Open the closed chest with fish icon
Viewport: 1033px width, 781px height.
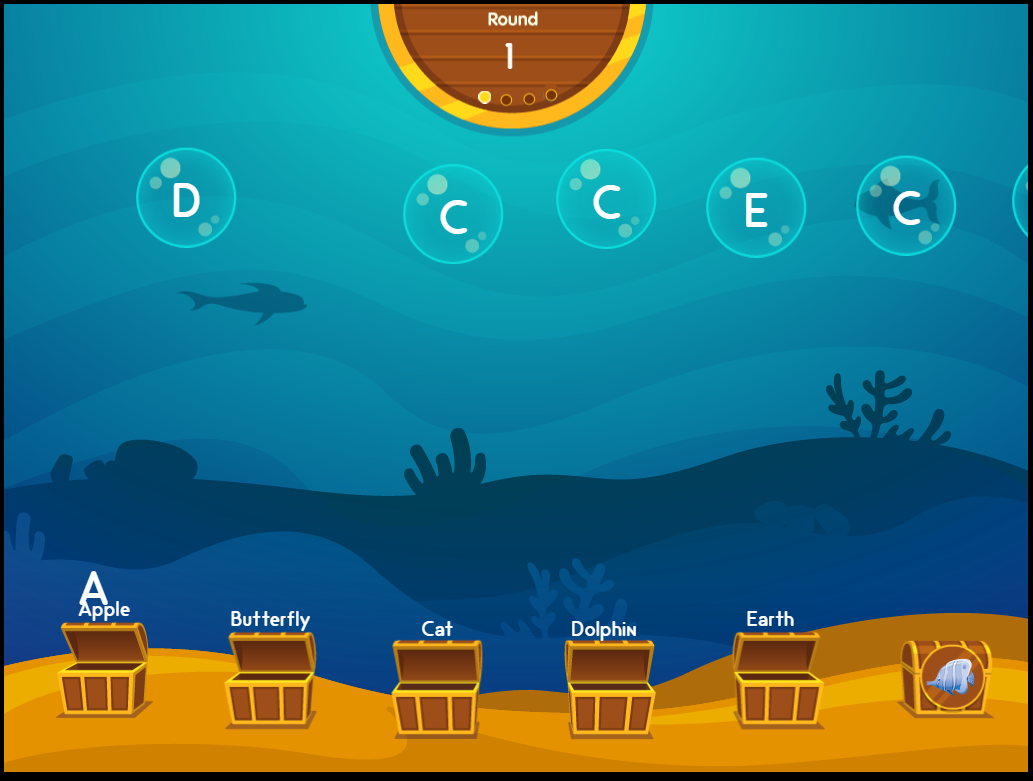pos(947,677)
